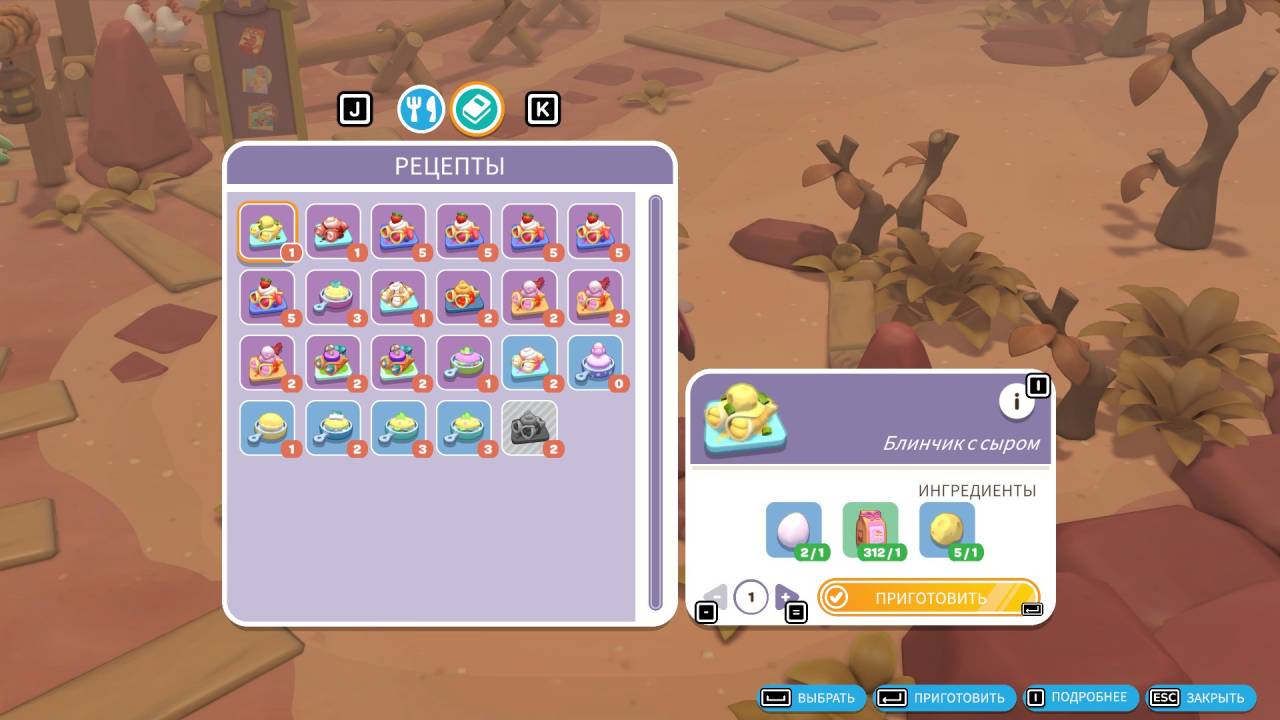
Task: Cook the dish with the orange ПРИГОТОВИТЬ button
Action: tap(928, 598)
